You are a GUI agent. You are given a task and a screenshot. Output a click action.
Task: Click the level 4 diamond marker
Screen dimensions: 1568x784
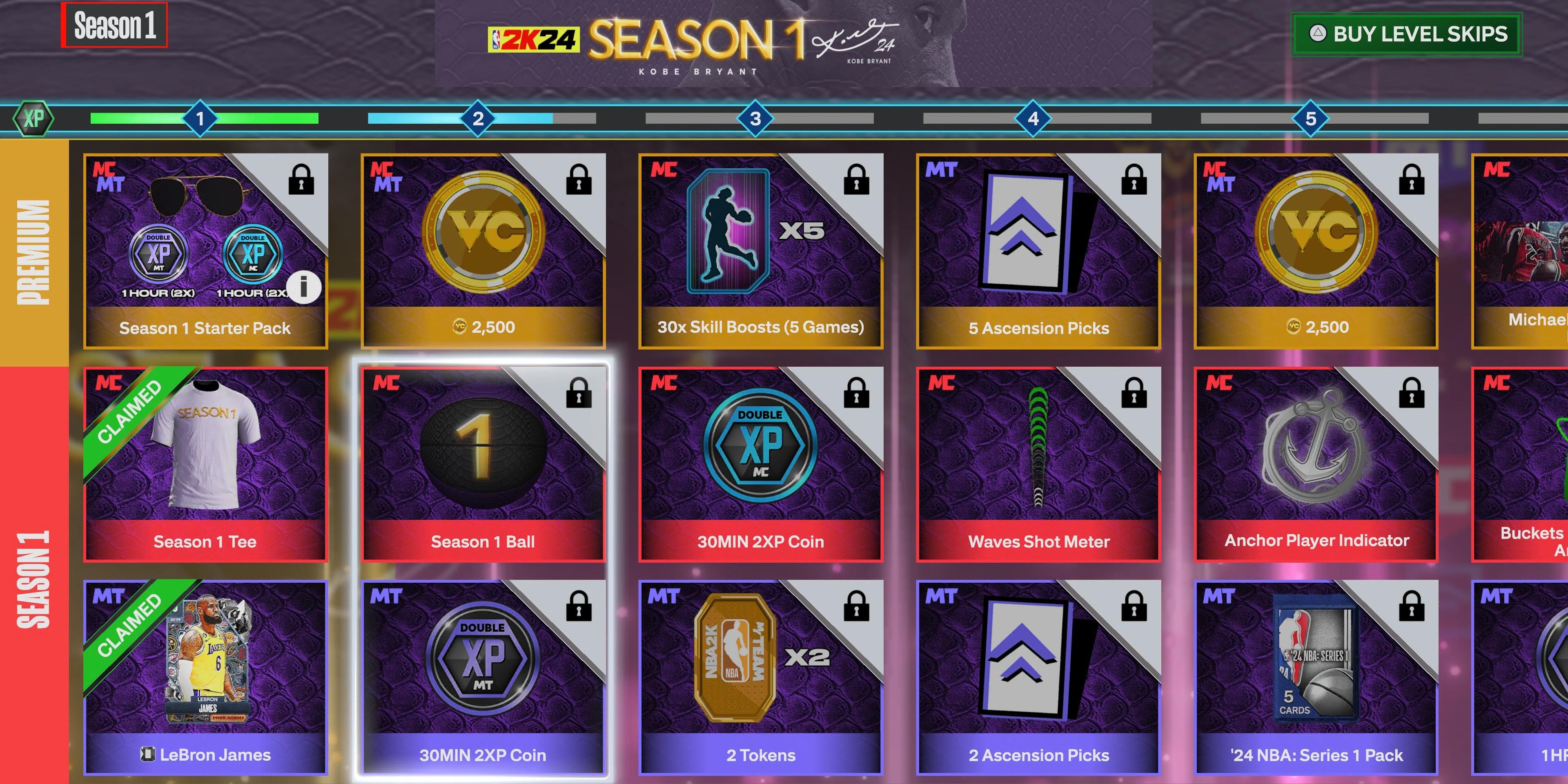pos(1033,119)
